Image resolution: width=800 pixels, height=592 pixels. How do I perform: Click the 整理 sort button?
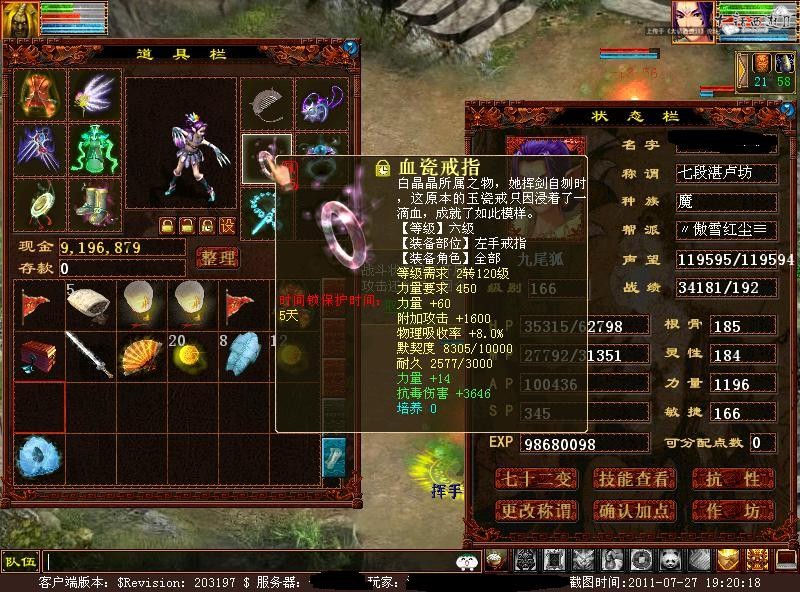217,258
